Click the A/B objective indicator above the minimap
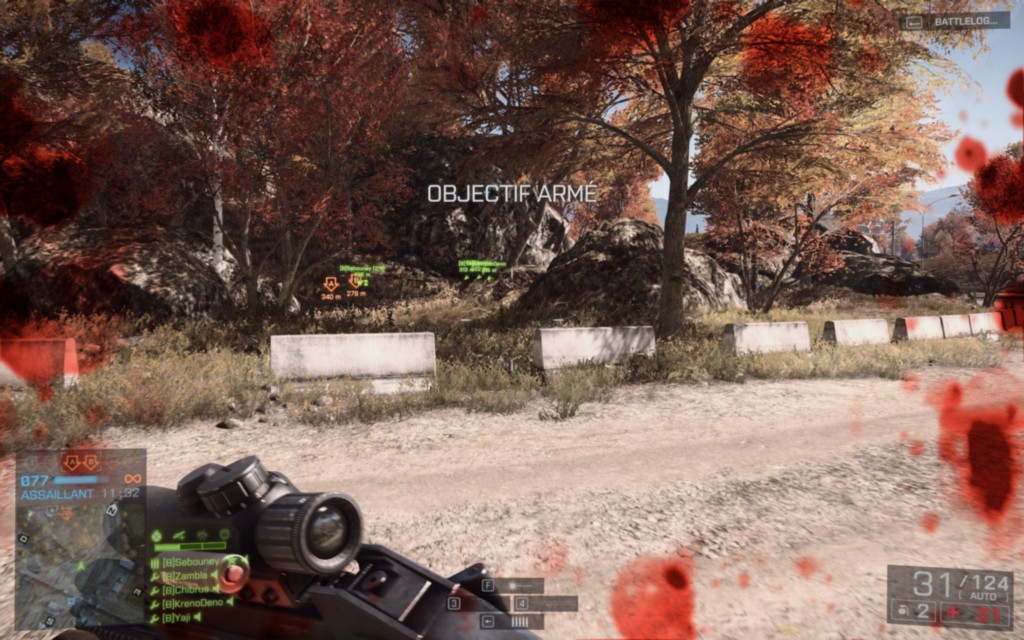 tap(80, 462)
